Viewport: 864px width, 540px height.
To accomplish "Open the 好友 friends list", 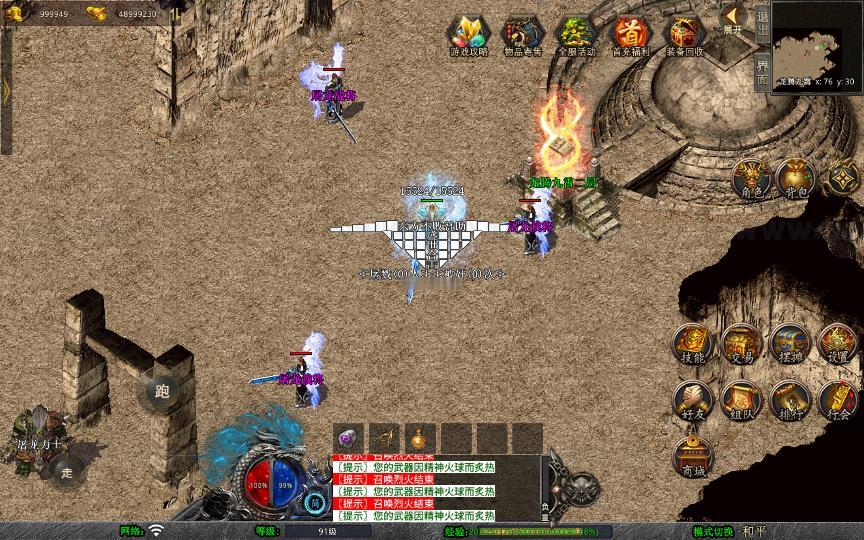I will click(x=692, y=399).
